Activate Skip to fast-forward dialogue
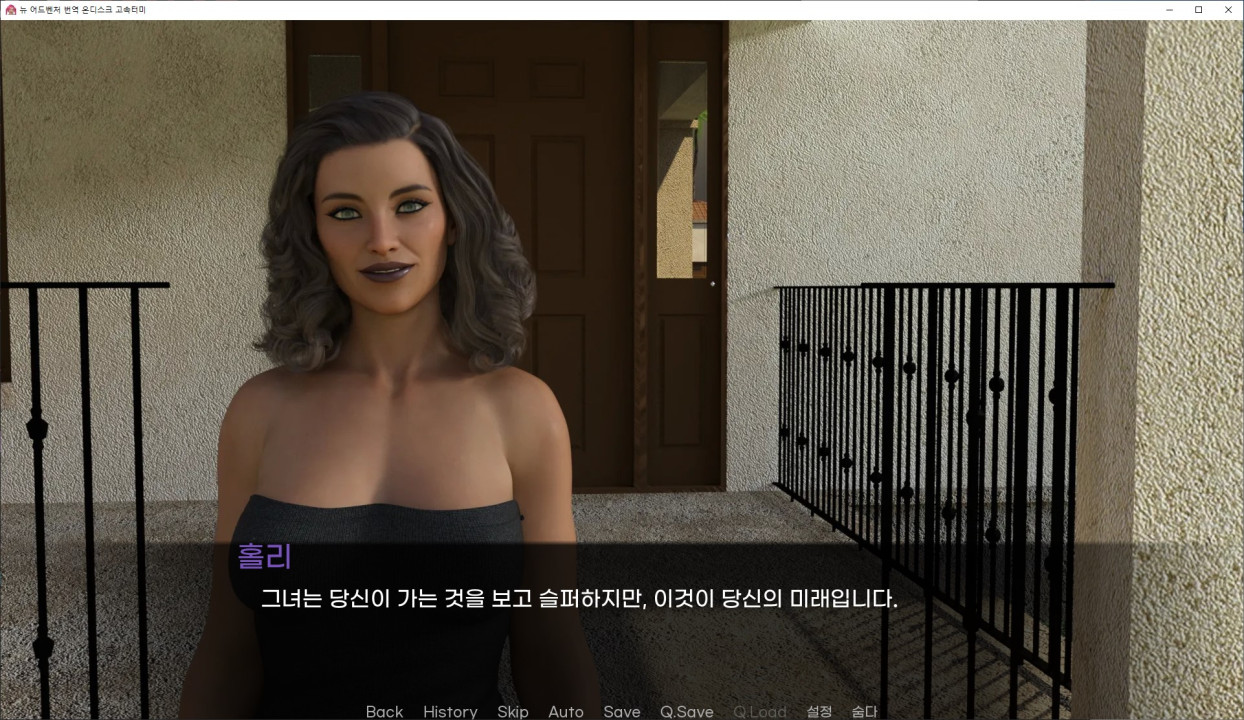 [513, 711]
